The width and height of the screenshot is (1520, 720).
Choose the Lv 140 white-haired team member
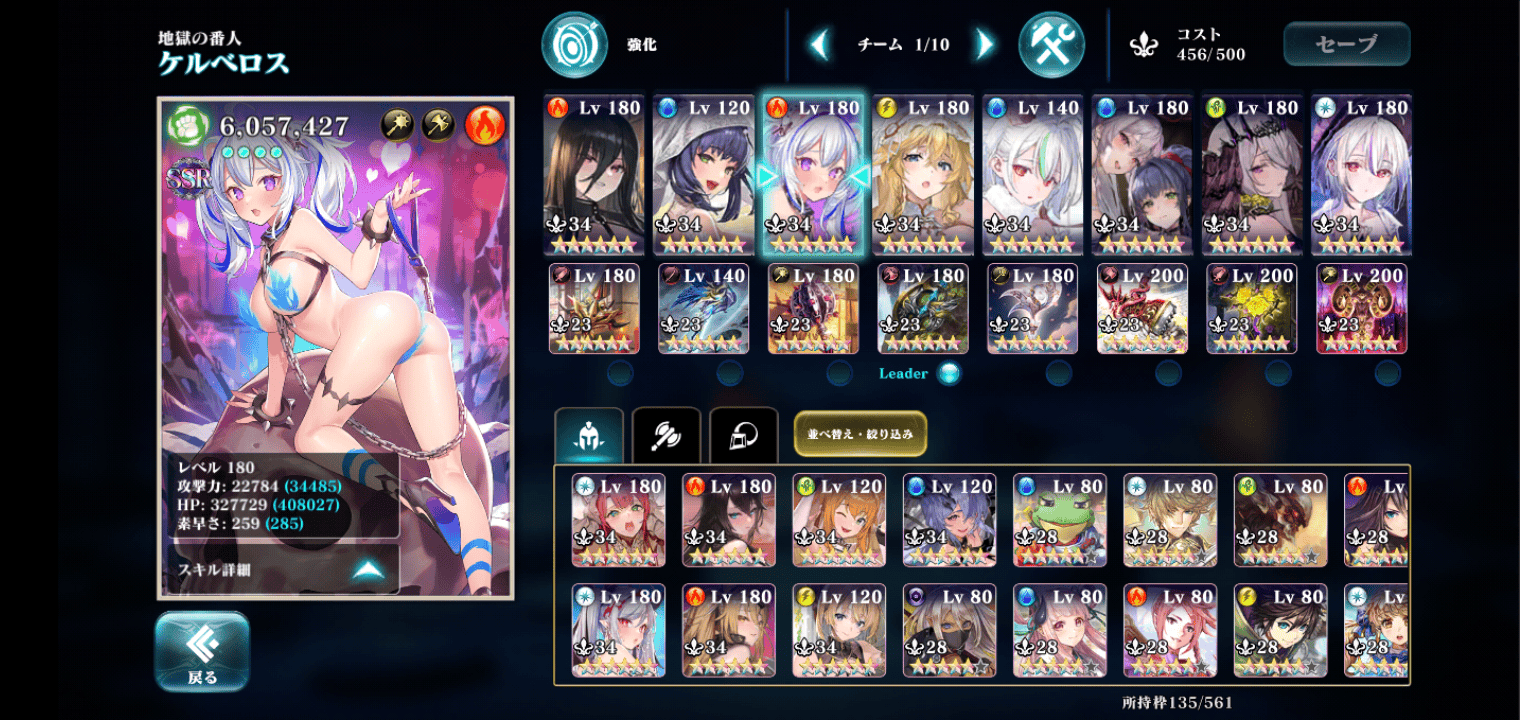(x=1032, y=176)
